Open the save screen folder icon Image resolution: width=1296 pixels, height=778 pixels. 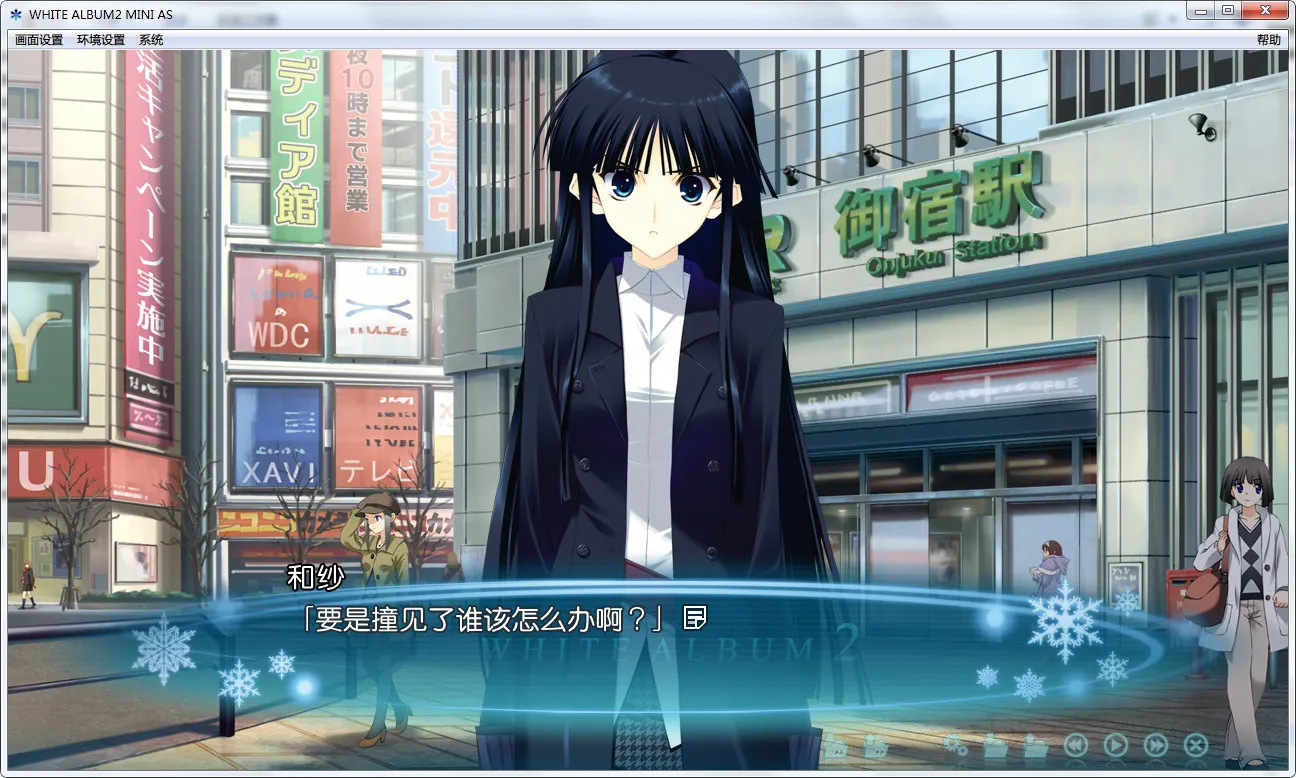click(x=995, y=745)
